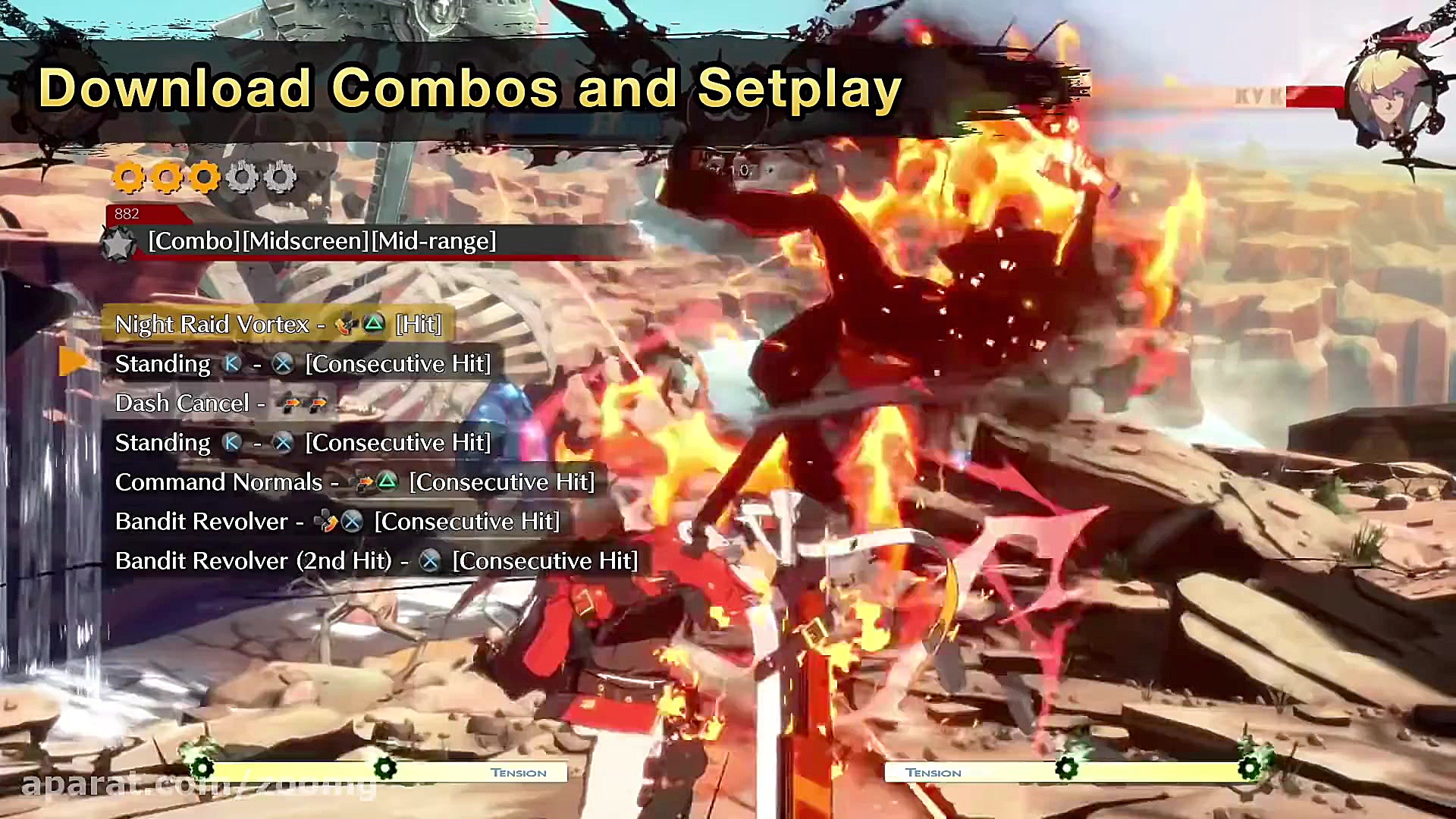Click the grey star favorite icon
This screenshot has width=1456, height=819.
118,244
